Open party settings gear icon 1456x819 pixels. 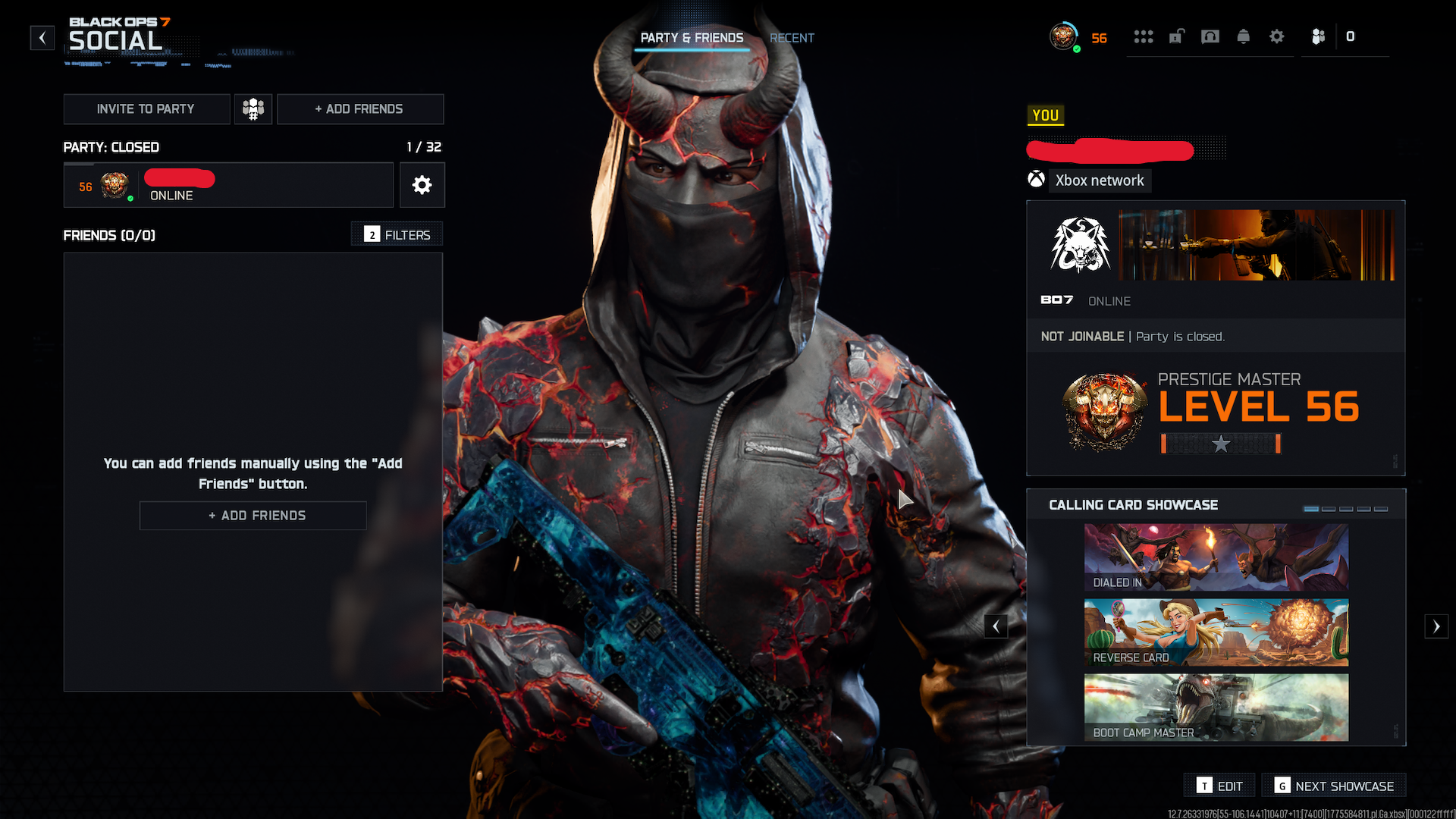[x=422, y=185]
